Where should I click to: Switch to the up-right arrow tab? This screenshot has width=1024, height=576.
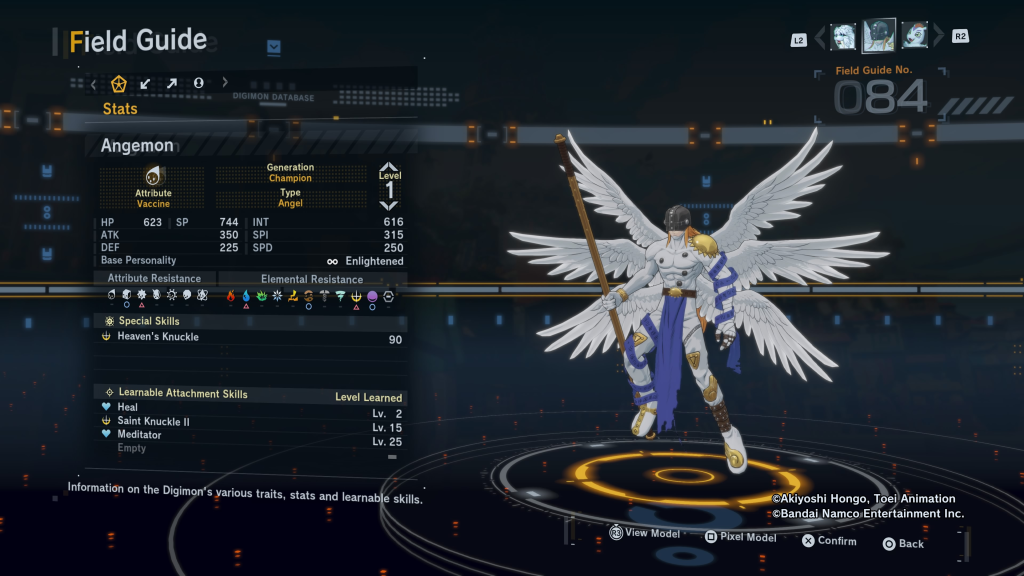point(171,83)
